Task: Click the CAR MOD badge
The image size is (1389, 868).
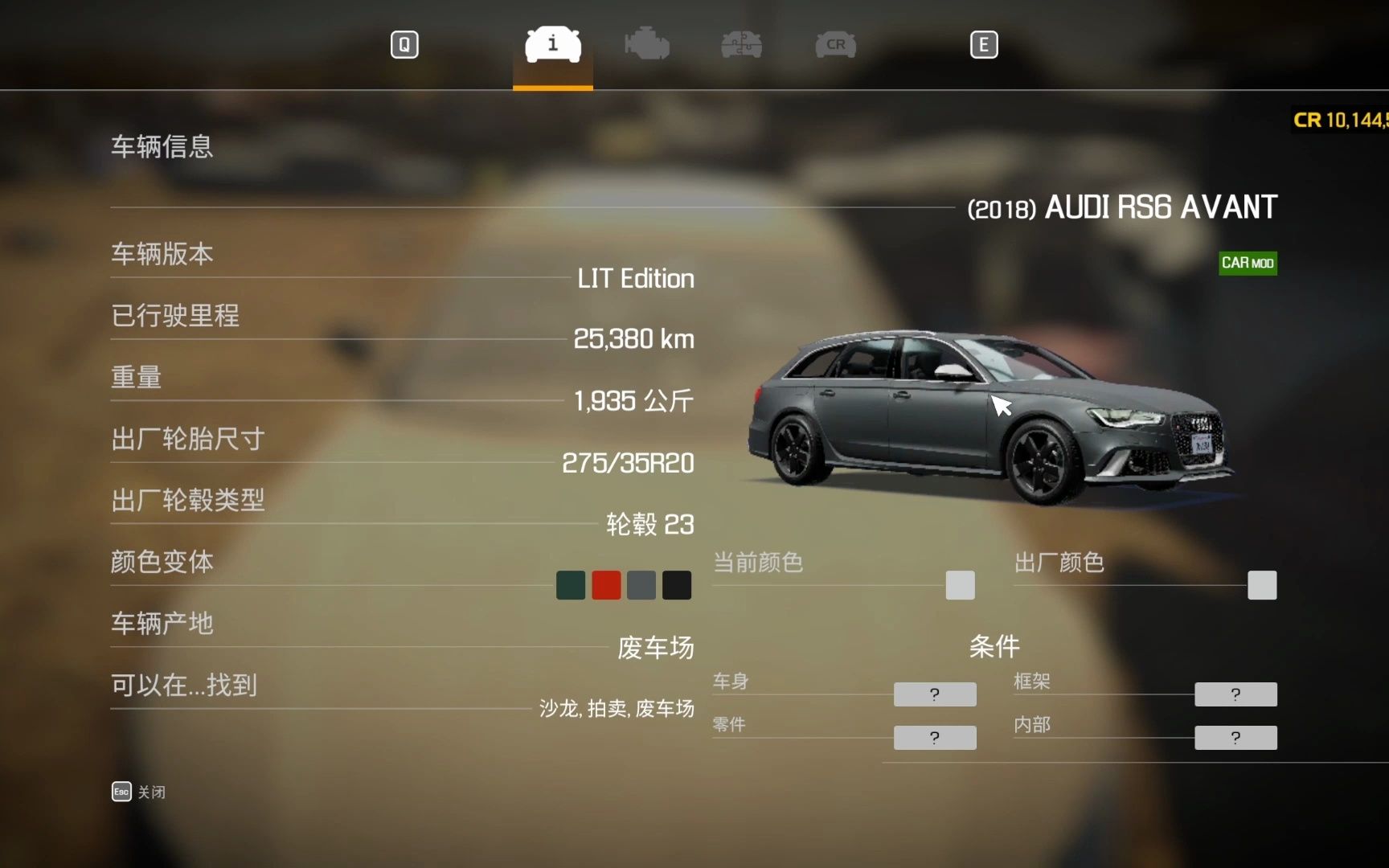Action: pyautogui.click(x=1248, y=264)
